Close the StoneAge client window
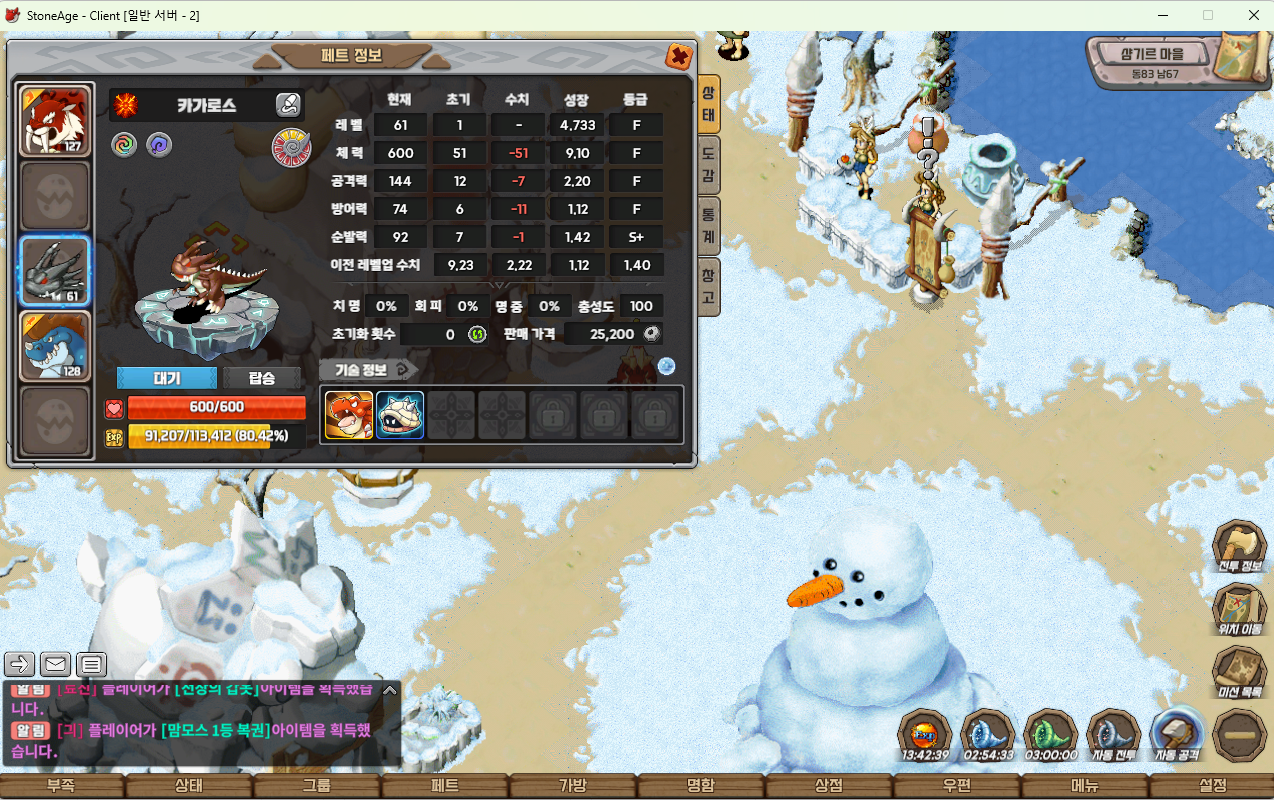The width and height of the screenshot is (1274, 800). [x=1253, y=15]
